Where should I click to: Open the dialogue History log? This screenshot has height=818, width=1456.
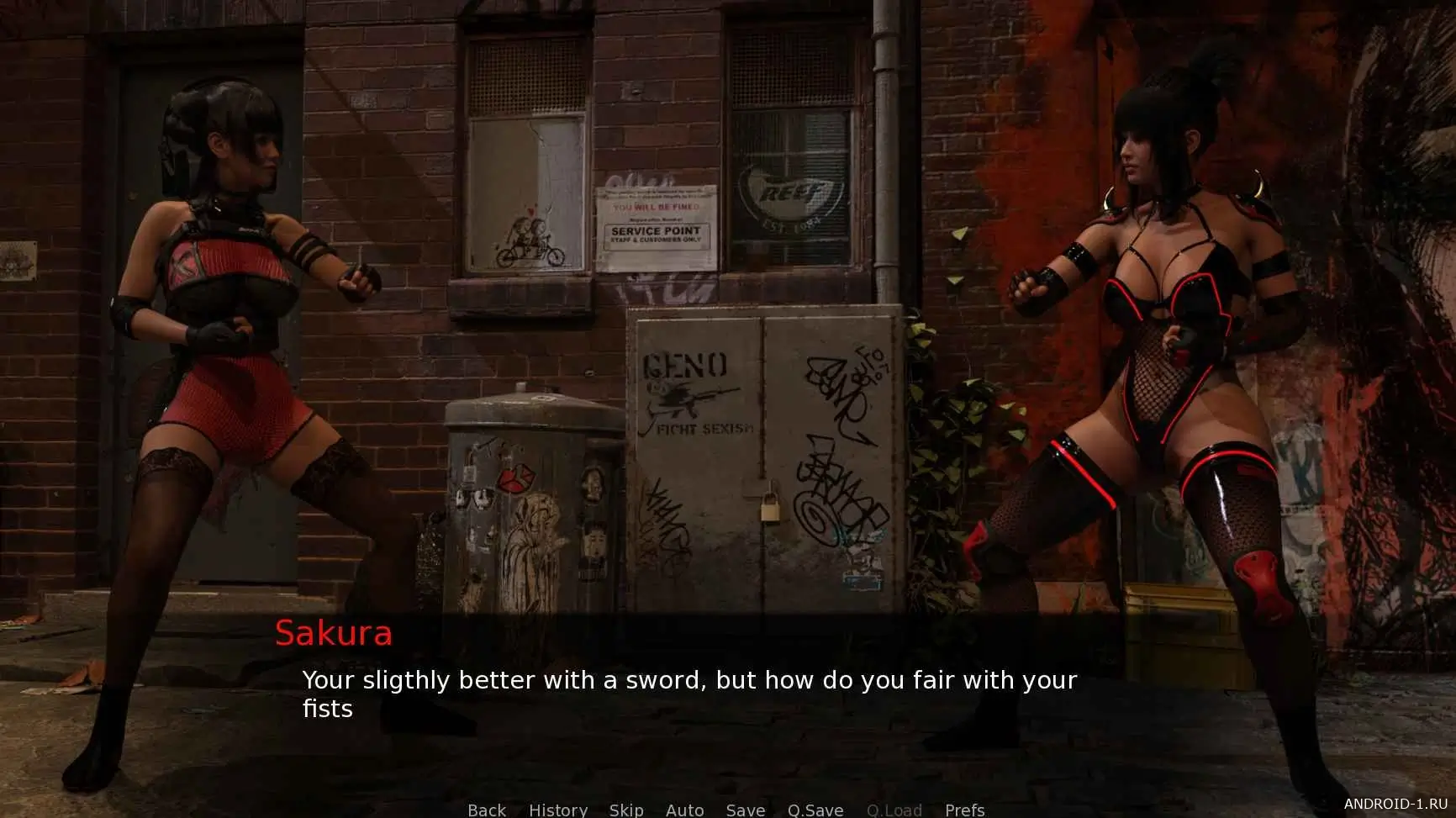pos(558,810)
